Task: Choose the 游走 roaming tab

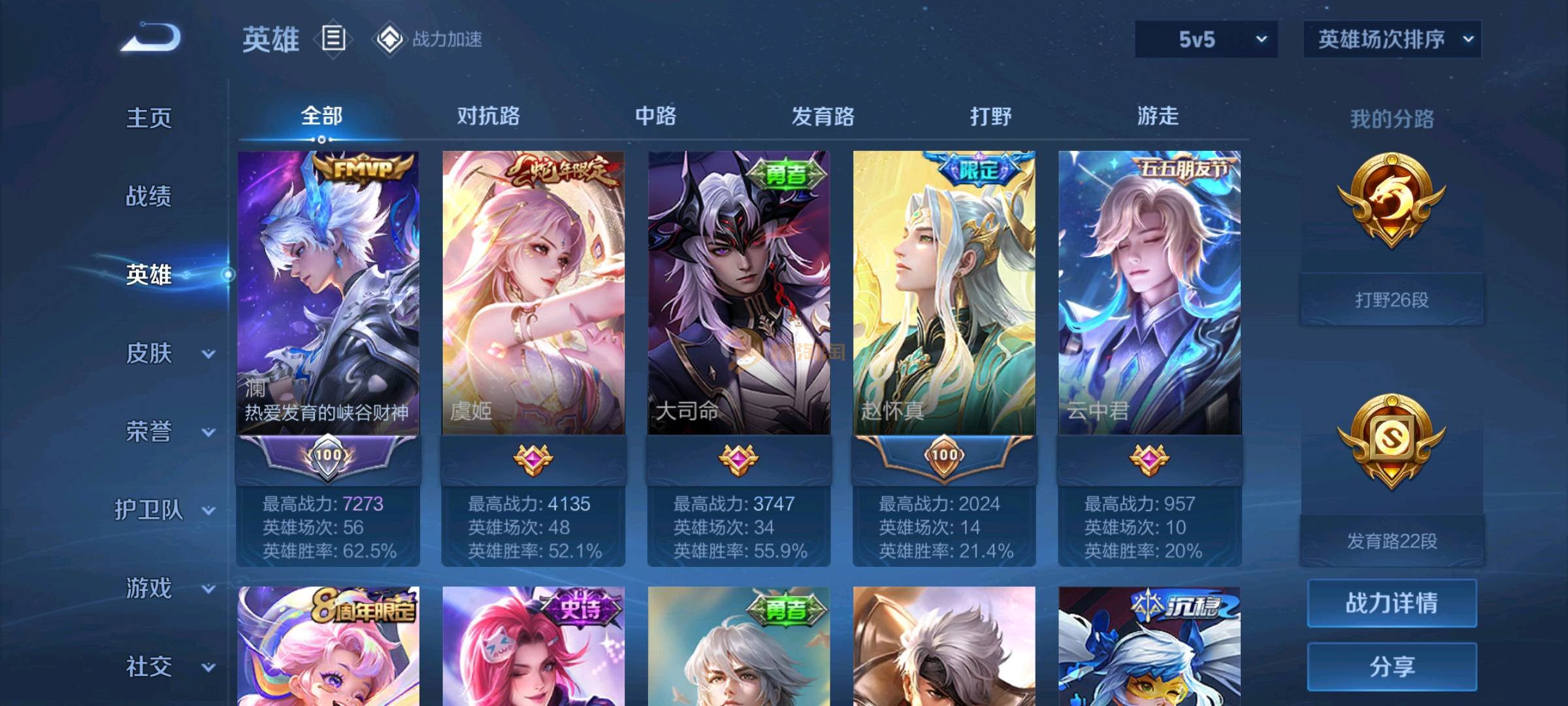Action: [x=1157, y=116]
